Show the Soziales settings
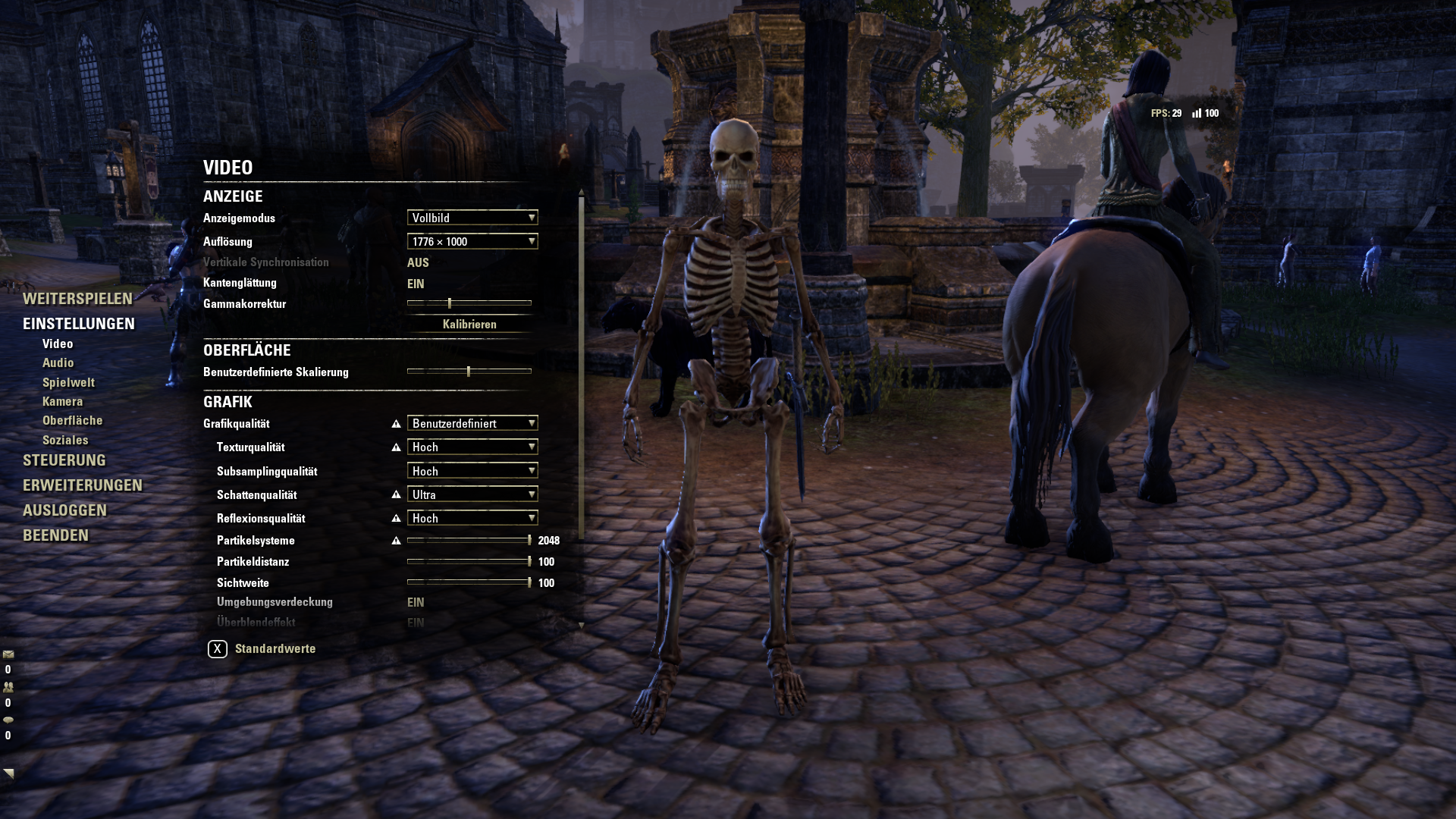Viewport: 1456px width, 819px height. pos(65,441)
